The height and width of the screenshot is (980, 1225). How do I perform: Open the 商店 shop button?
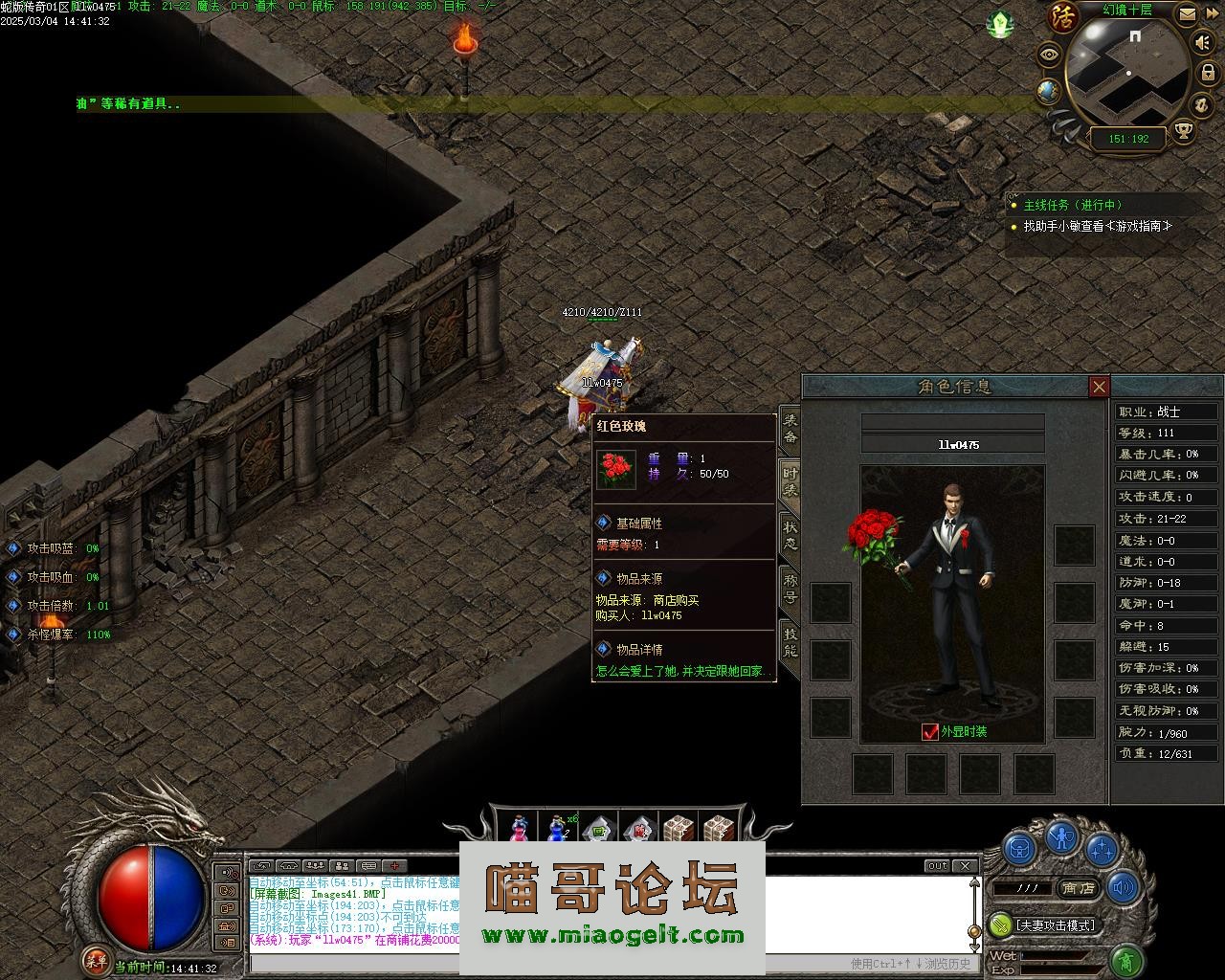1078,888
